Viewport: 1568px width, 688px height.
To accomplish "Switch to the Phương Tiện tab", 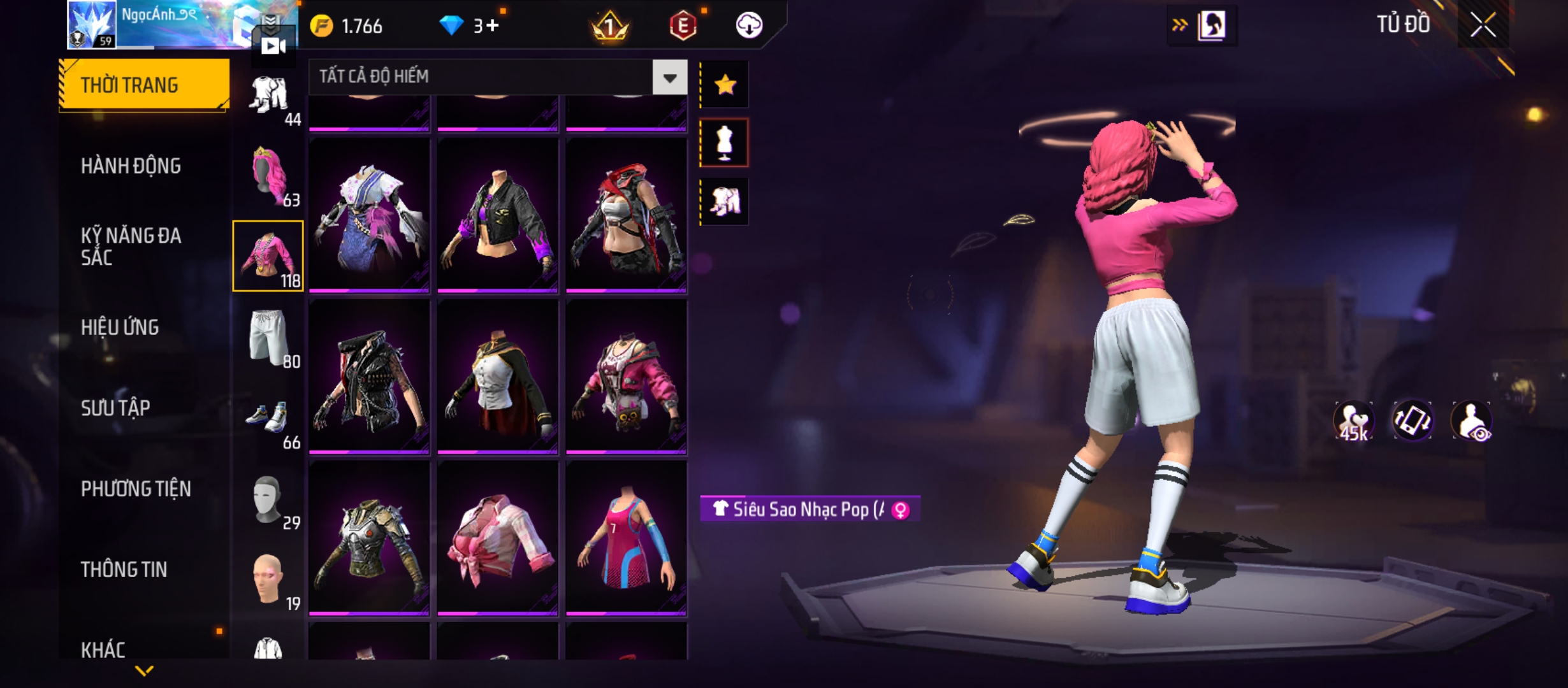I will pyautogui.click(x=136, y=489).
